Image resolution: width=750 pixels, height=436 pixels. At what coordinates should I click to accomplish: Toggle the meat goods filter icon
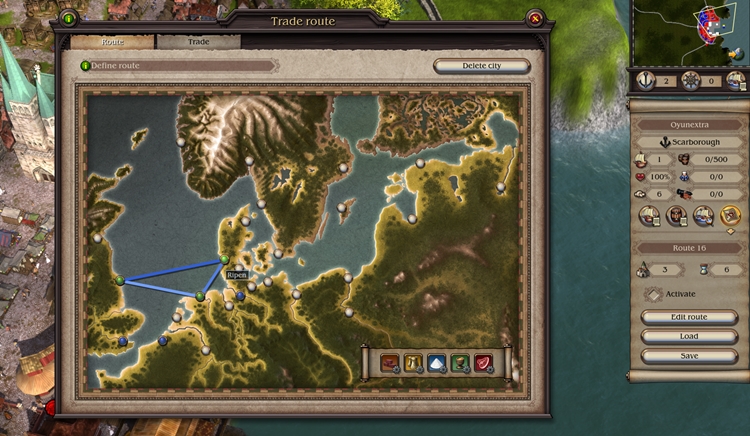pos(484,364)
